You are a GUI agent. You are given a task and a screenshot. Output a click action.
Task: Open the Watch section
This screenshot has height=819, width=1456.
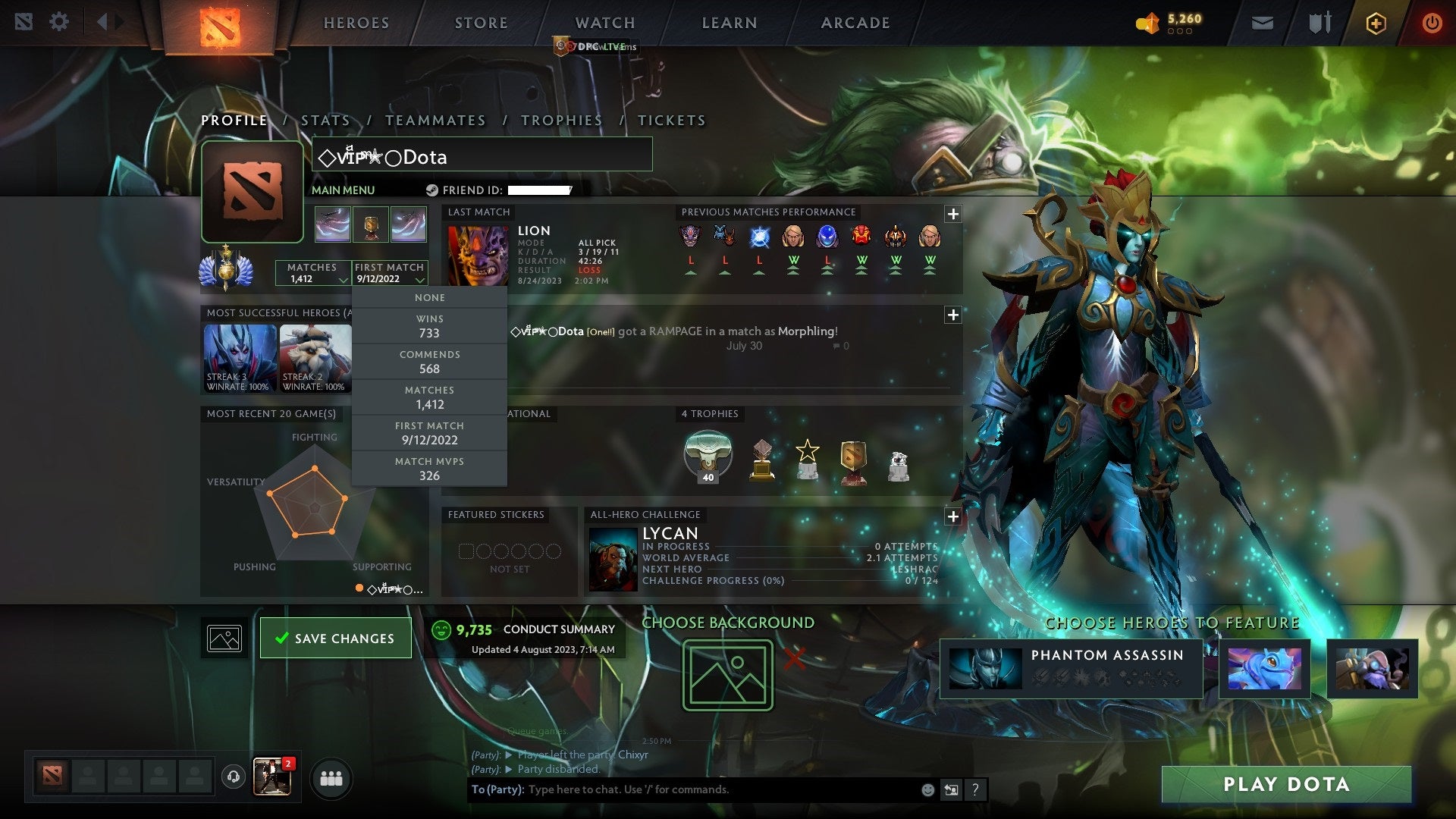coord(604,23)
